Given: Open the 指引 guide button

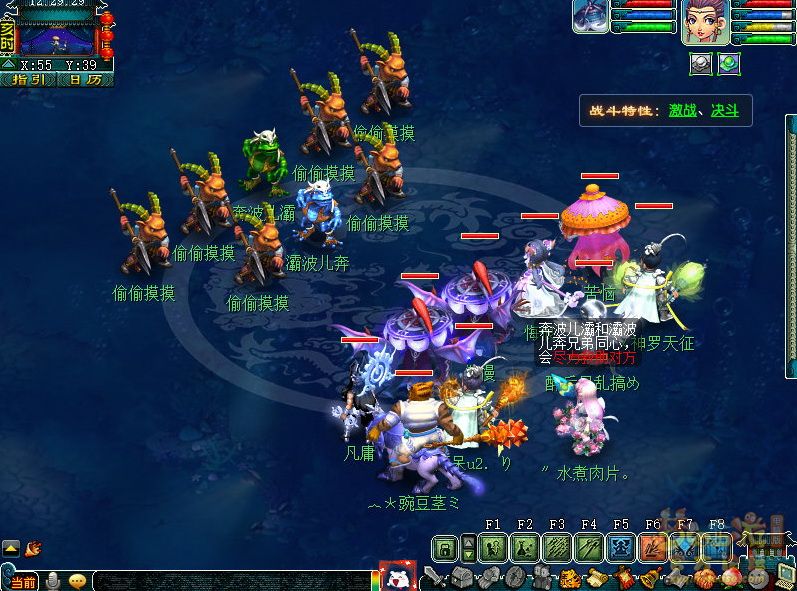Looking at the screenshot, I should (x=27, y=79).
